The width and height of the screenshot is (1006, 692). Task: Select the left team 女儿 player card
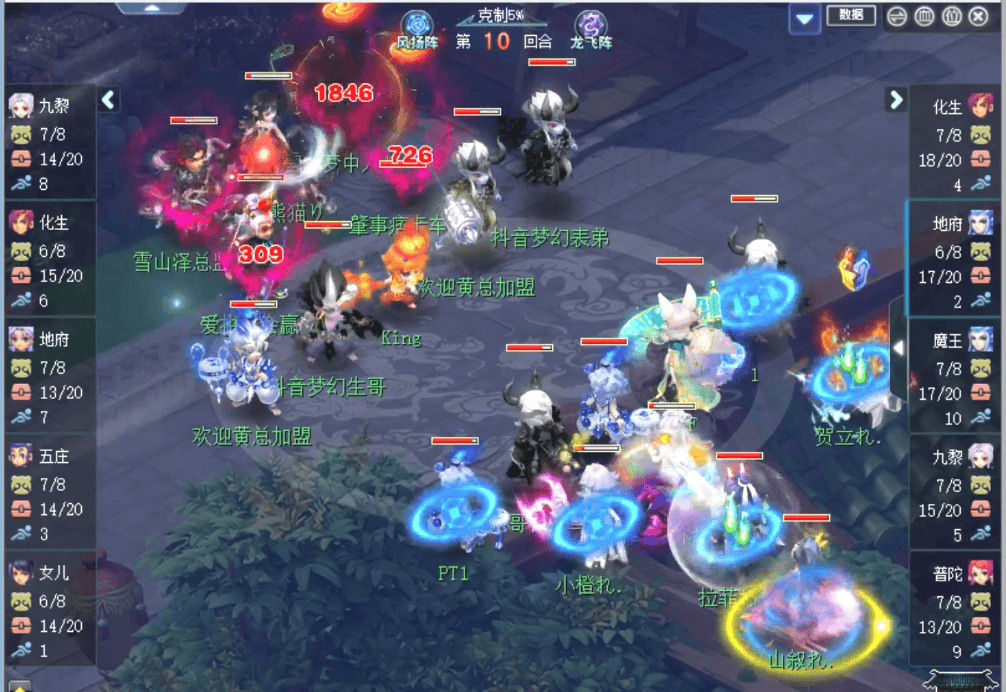point(50,609)
